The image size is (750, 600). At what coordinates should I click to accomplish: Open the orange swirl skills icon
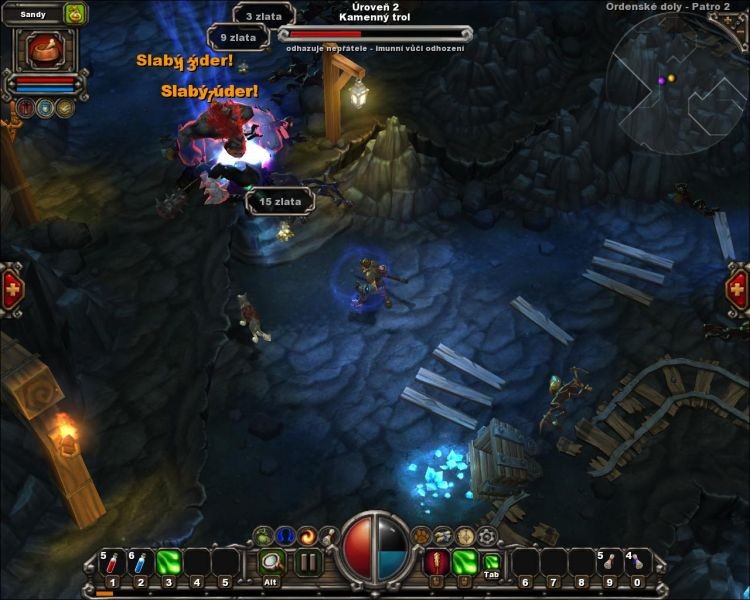point(307,536)
